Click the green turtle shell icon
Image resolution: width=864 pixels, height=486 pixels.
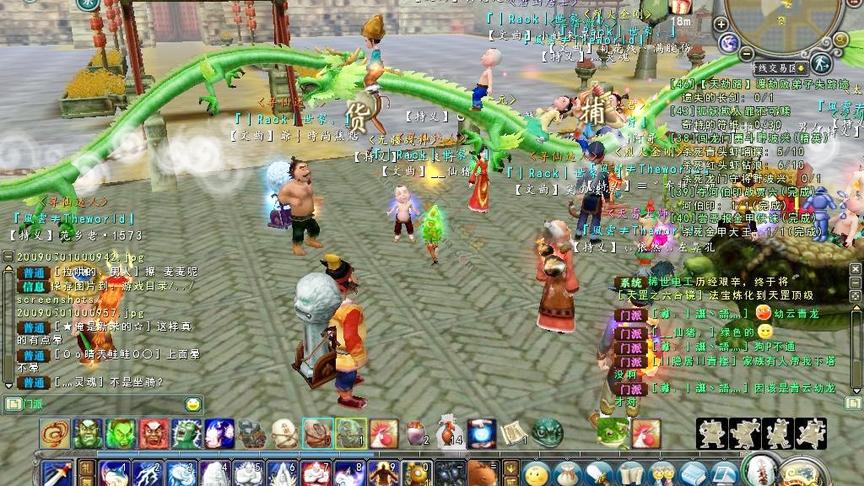point(547,433)
